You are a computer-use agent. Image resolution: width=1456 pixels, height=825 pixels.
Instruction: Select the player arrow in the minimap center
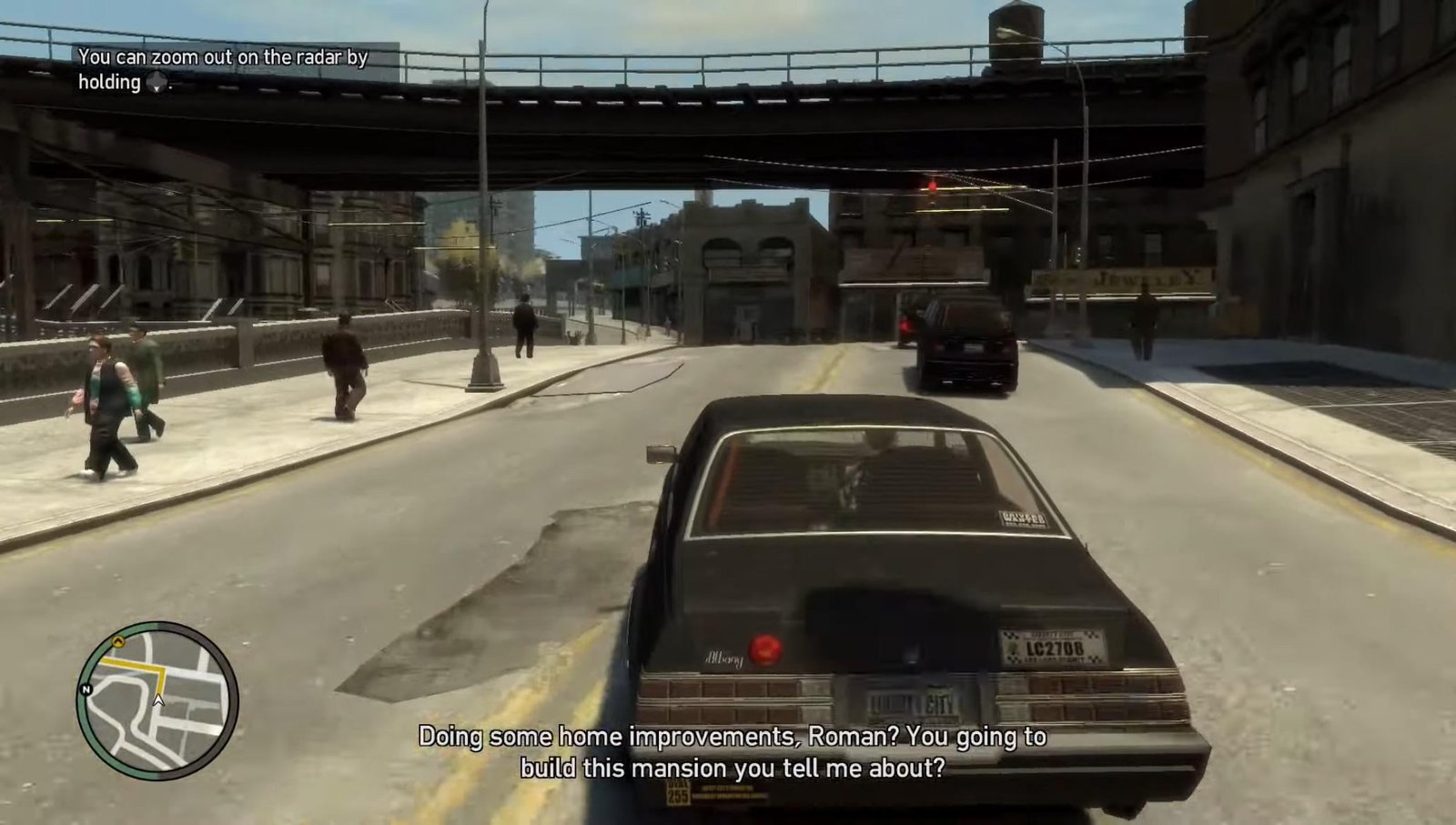(159, 700)
